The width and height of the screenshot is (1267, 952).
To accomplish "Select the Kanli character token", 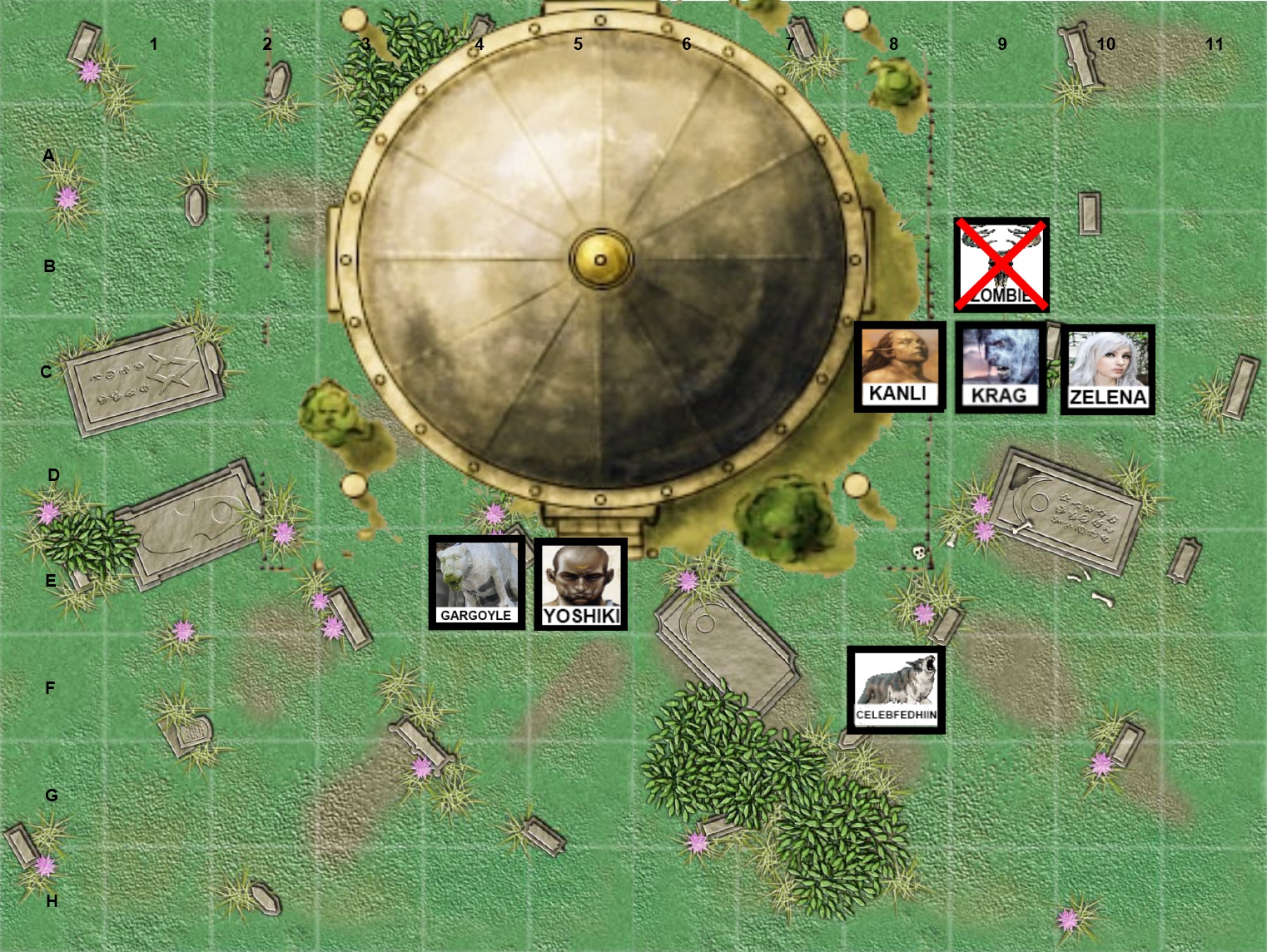I will point(899,367).
